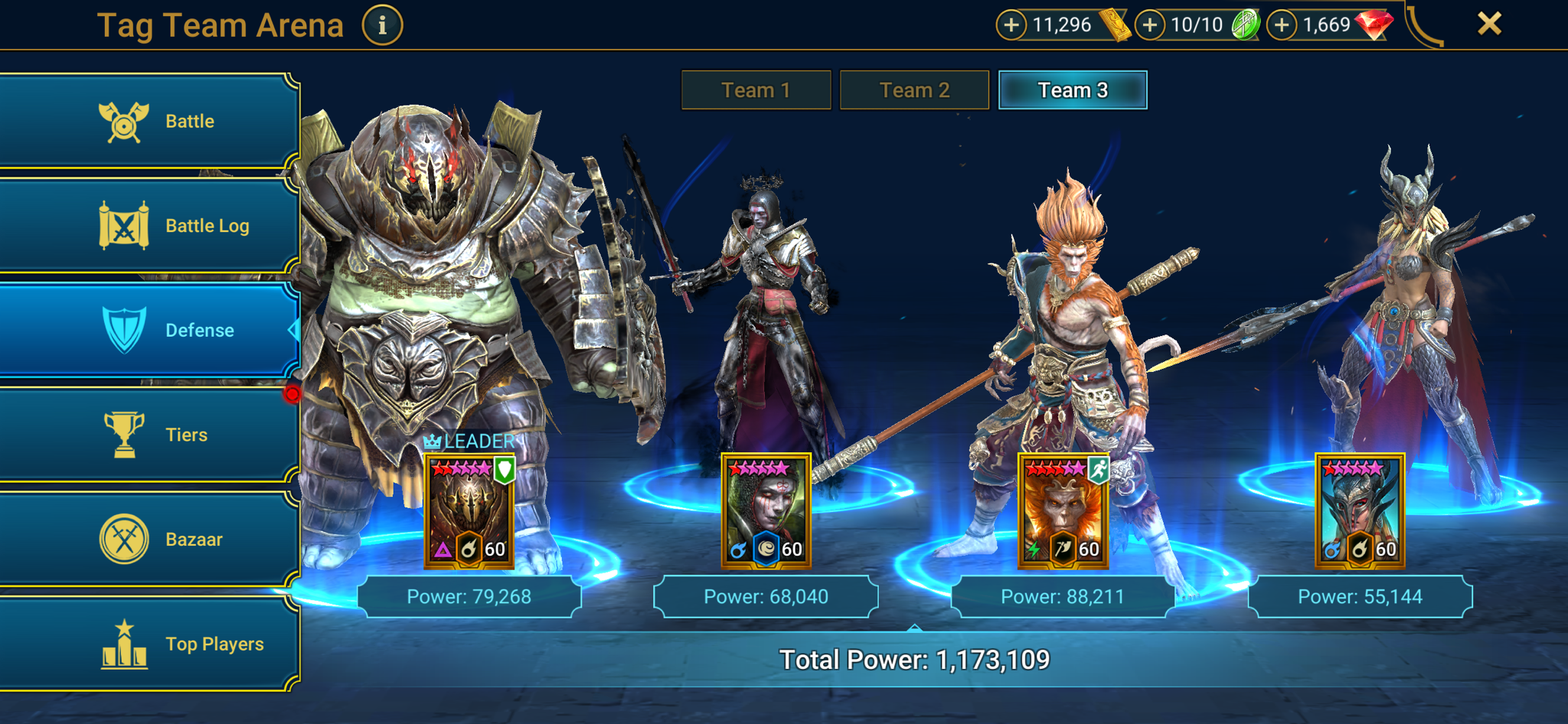
Task: Switch to the Team 2 tab
Action: click(914, 90)
